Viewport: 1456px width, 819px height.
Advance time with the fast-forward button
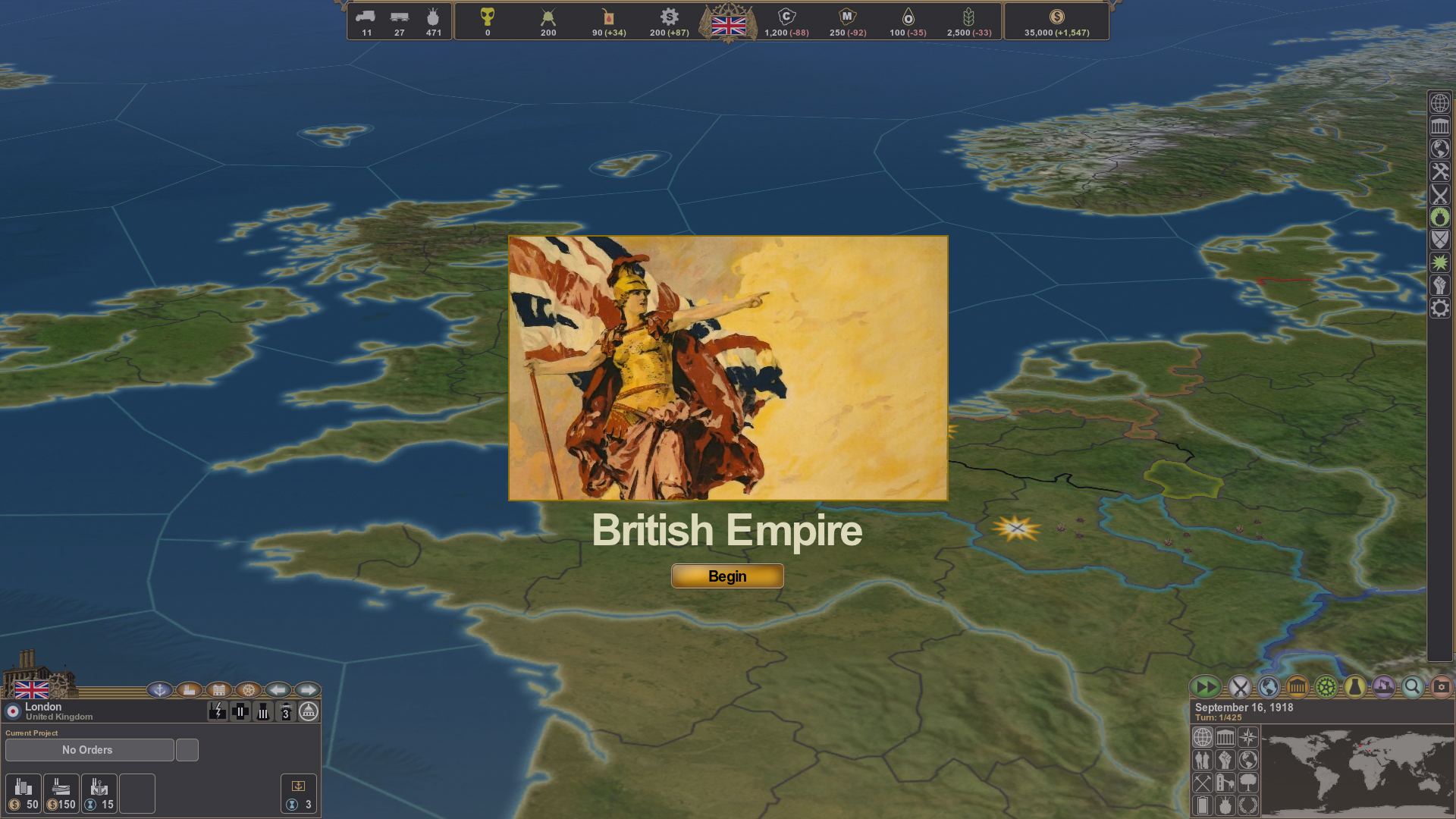click(1207, 686)
